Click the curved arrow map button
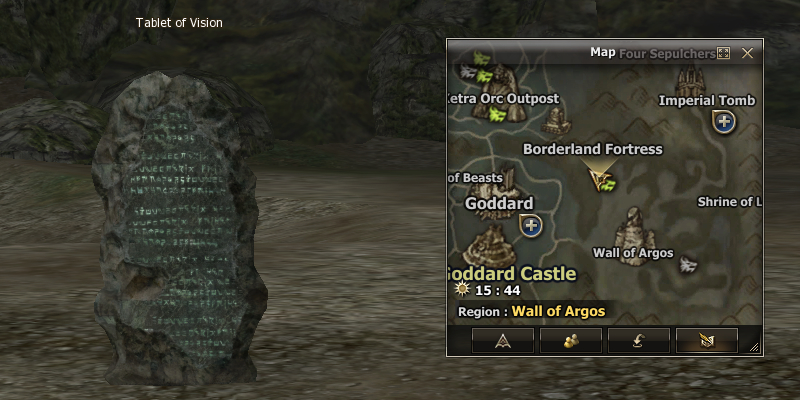 click(638, 341)
